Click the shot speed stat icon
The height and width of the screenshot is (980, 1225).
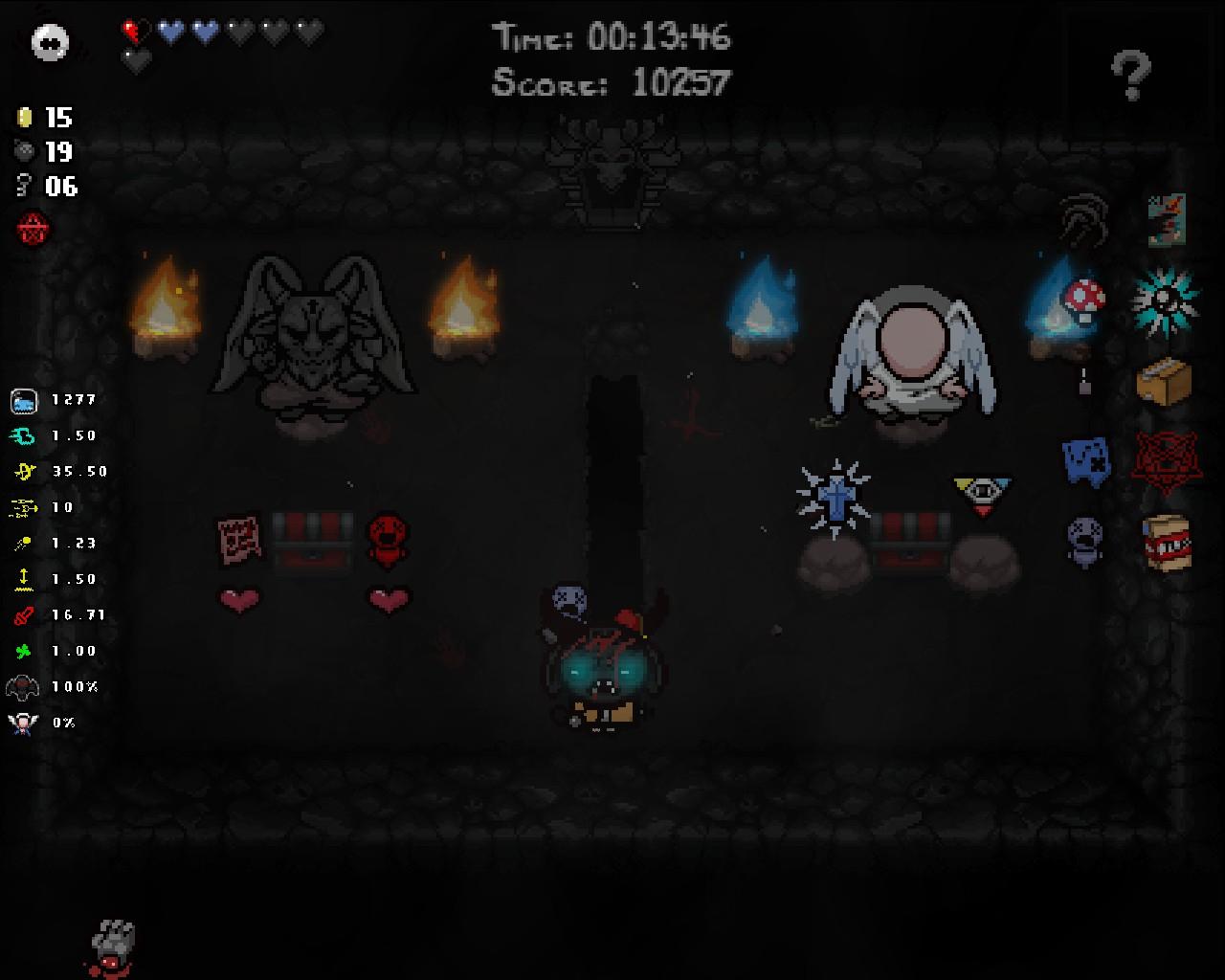click(x=22, y=543)
